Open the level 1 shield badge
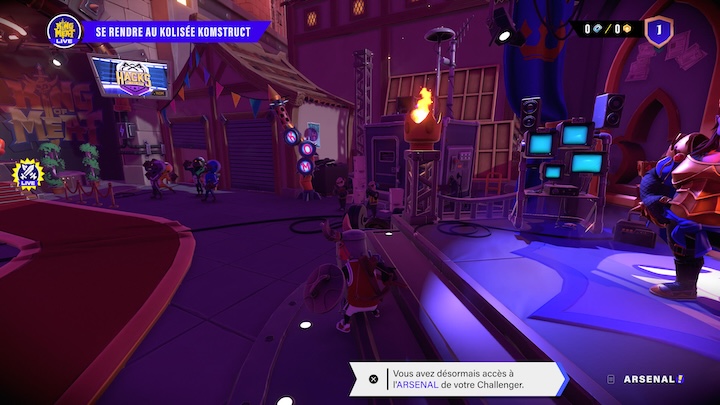Image resolution: width=720 pixels, height=405 pixels. (x=658, y=31)
